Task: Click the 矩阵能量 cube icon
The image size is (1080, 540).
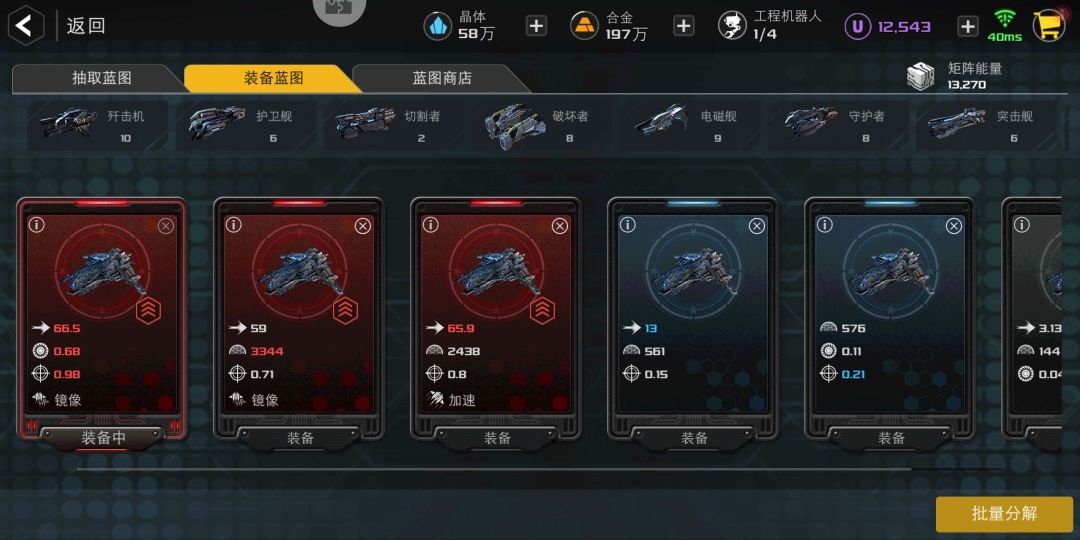Action: click(x=921, y=77)
